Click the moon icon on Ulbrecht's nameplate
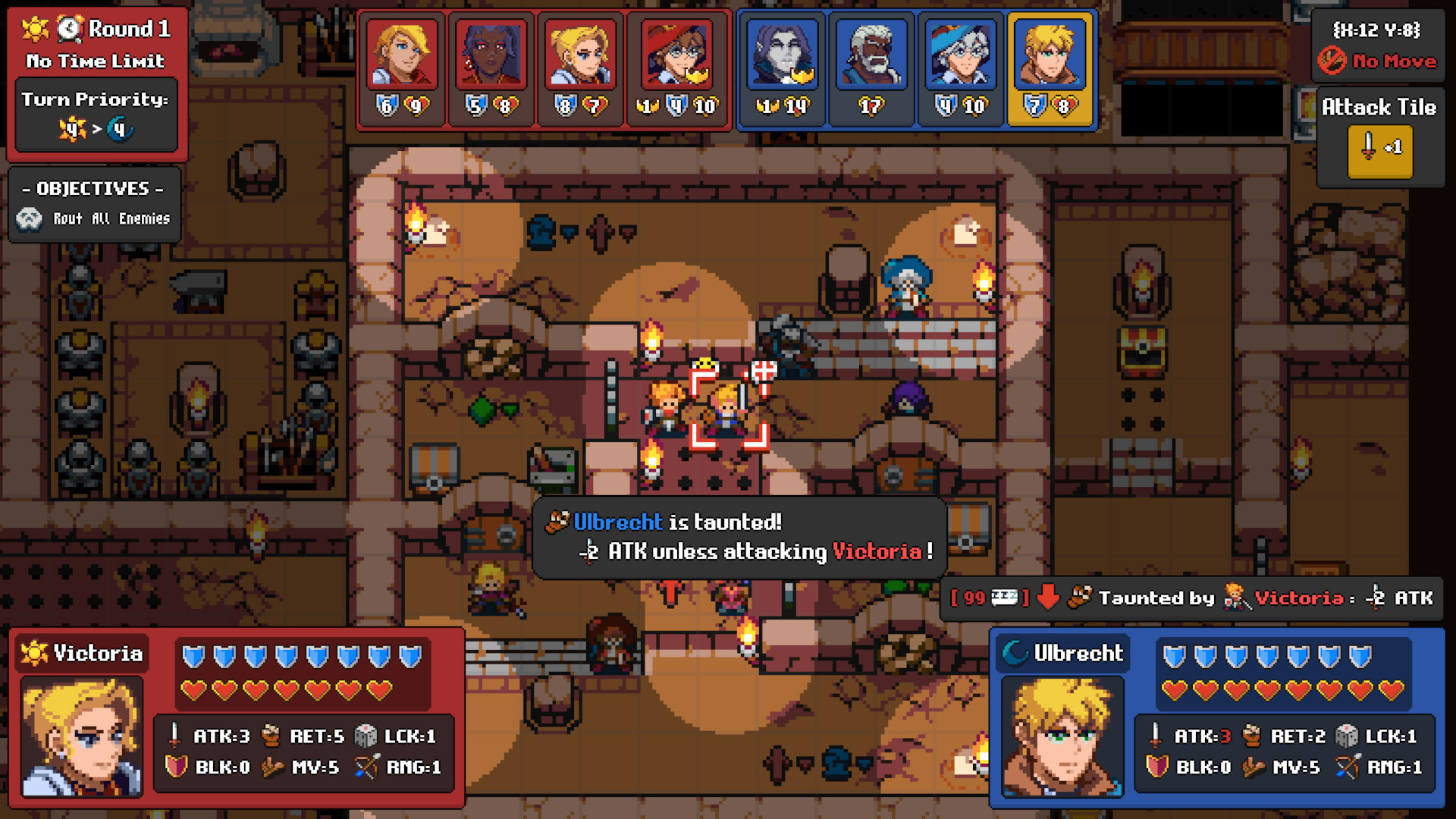The width and height of the screenshot is (1456, 819). pyautogui.click(x=1014, y=652)
